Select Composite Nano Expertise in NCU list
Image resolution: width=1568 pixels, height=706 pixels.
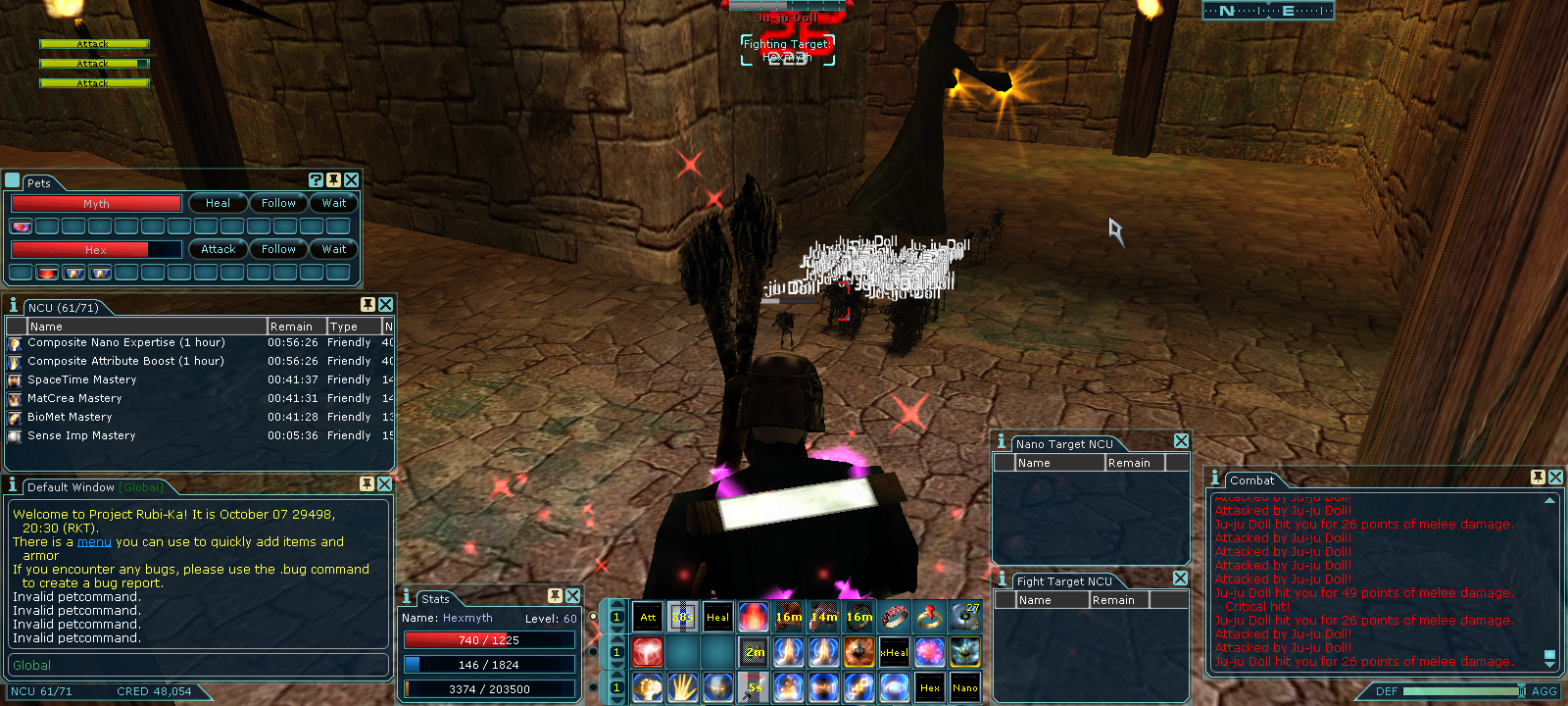coord(125,342)
